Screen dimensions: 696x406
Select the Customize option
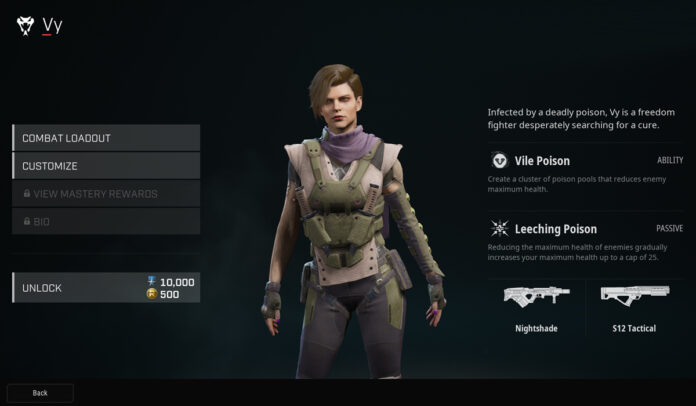point(106,166)
